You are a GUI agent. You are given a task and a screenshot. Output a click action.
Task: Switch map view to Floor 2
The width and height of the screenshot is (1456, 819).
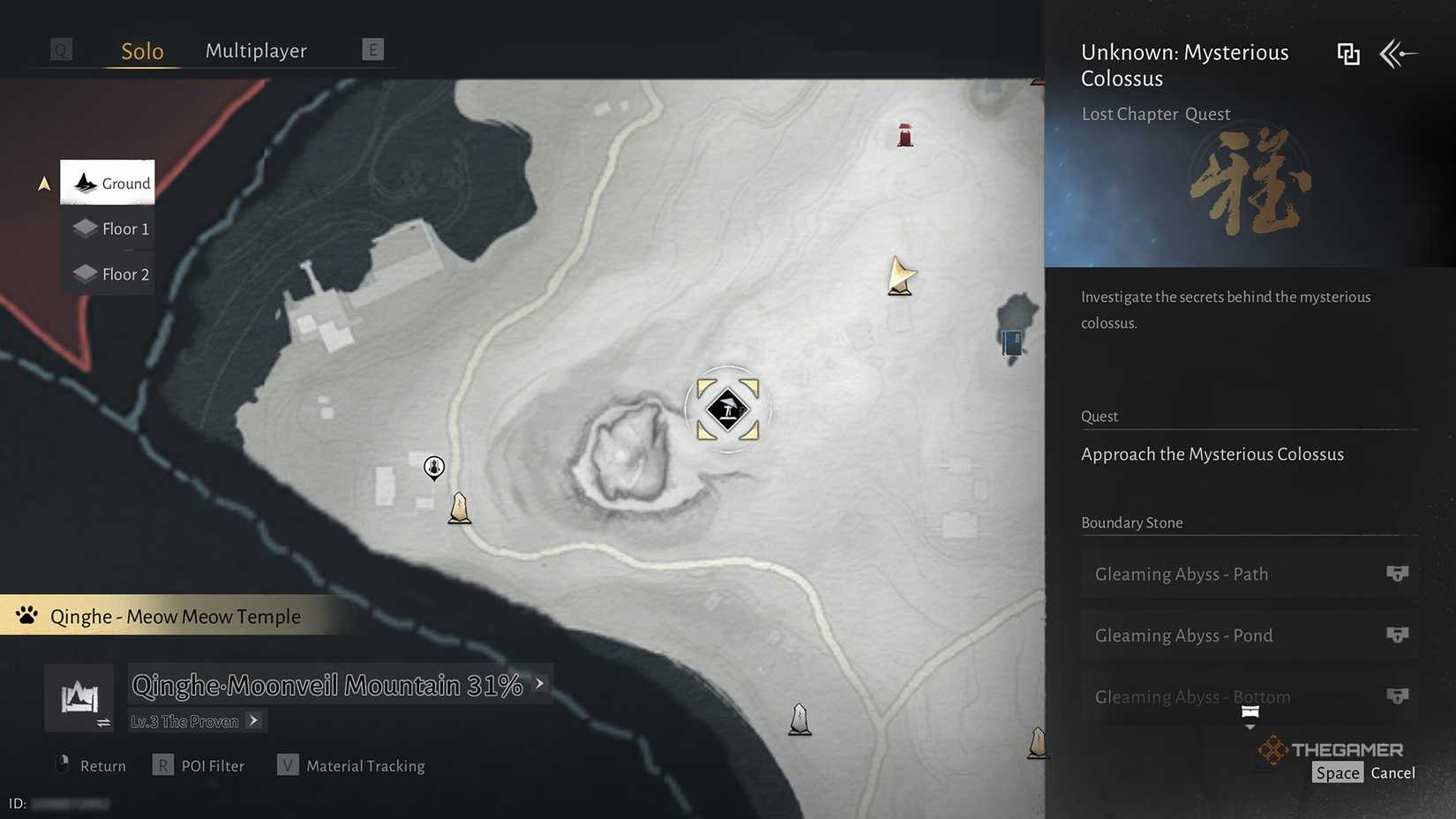[x=109, y=274]
